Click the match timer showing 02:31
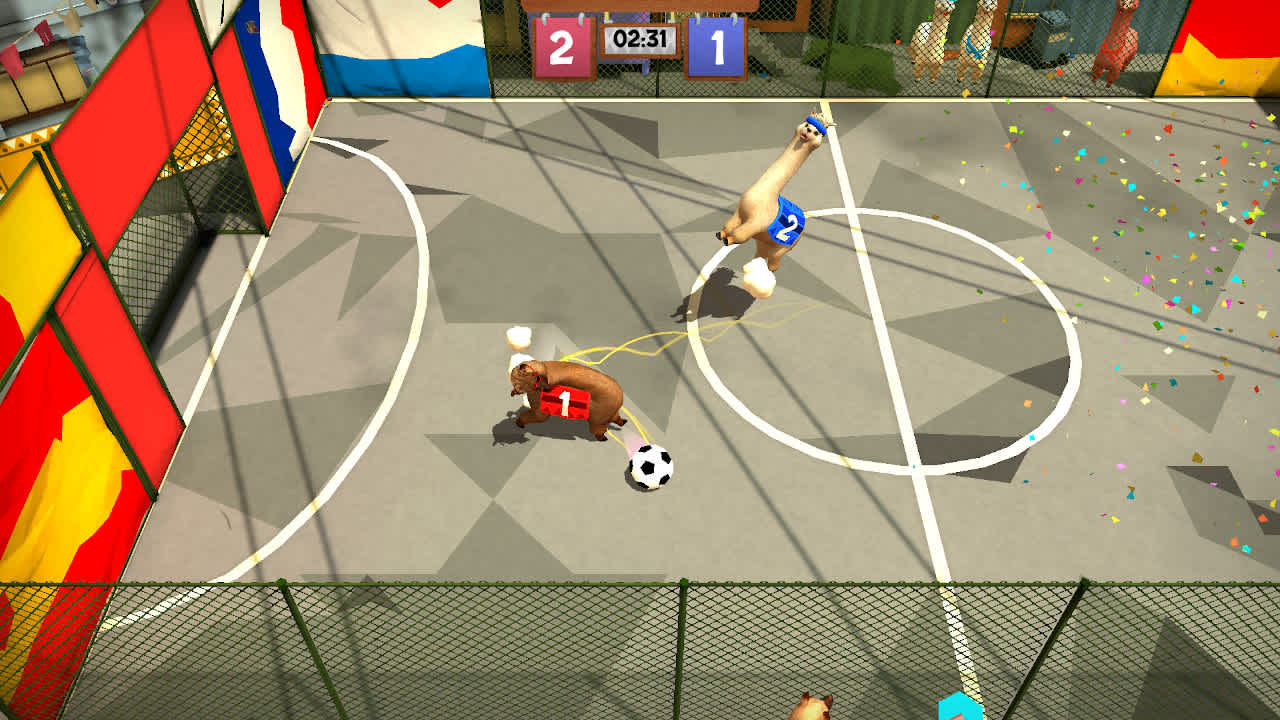1280x720 pixels. 640,40
